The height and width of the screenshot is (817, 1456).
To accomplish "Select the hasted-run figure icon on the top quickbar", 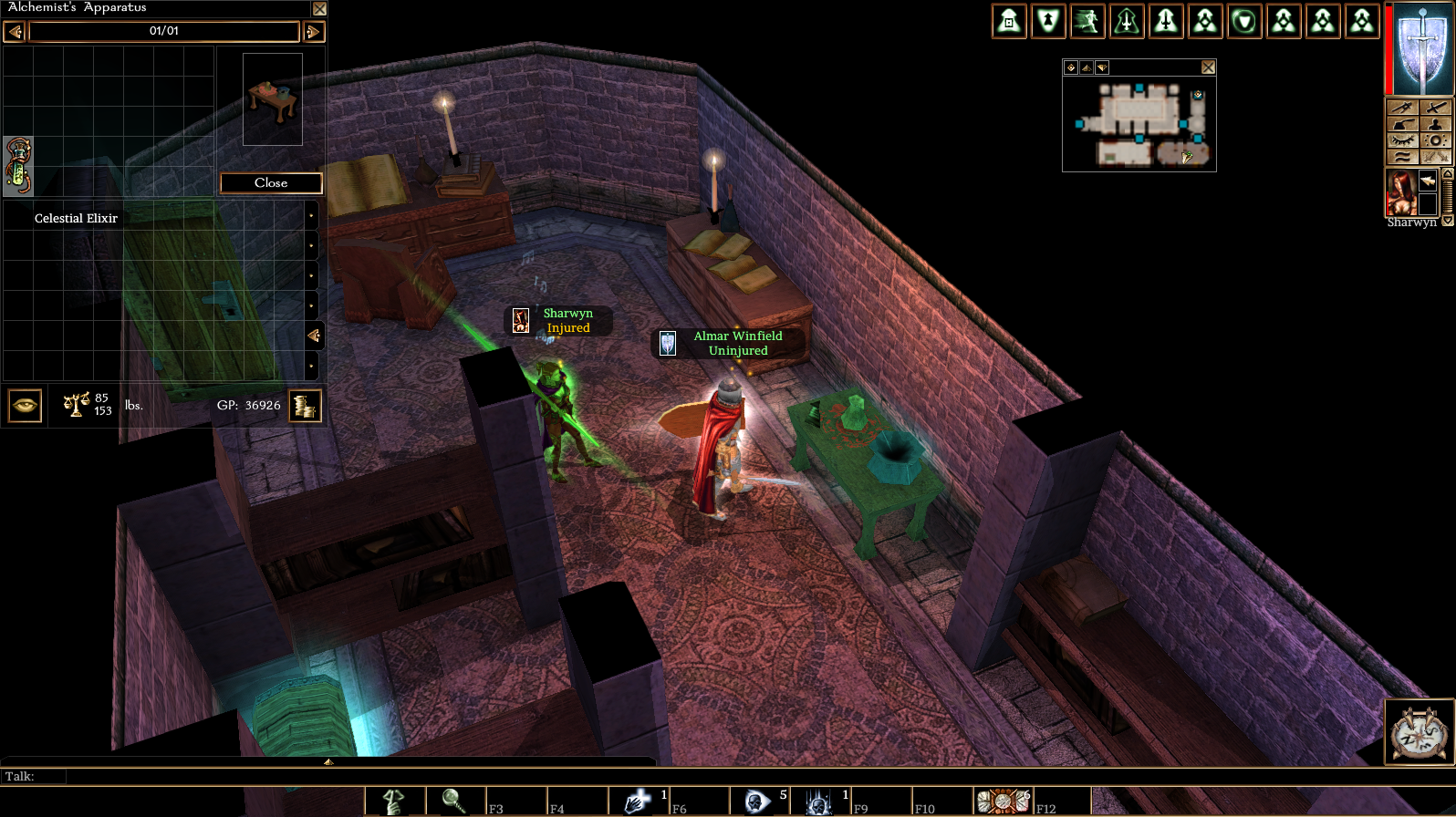I will (x=1087, y=20).
